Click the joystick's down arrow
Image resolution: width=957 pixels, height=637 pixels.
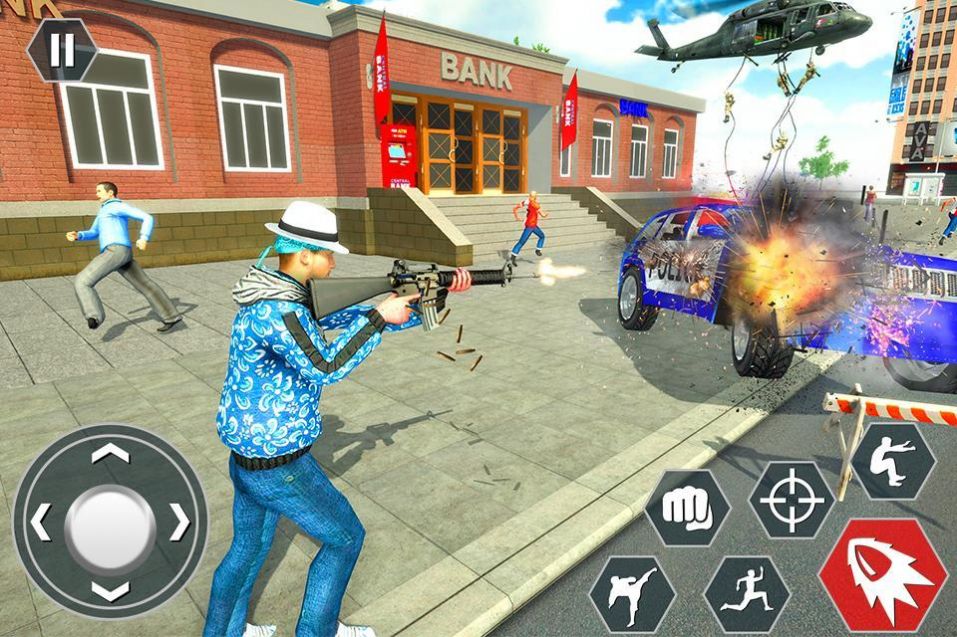[x=110, y=590]
